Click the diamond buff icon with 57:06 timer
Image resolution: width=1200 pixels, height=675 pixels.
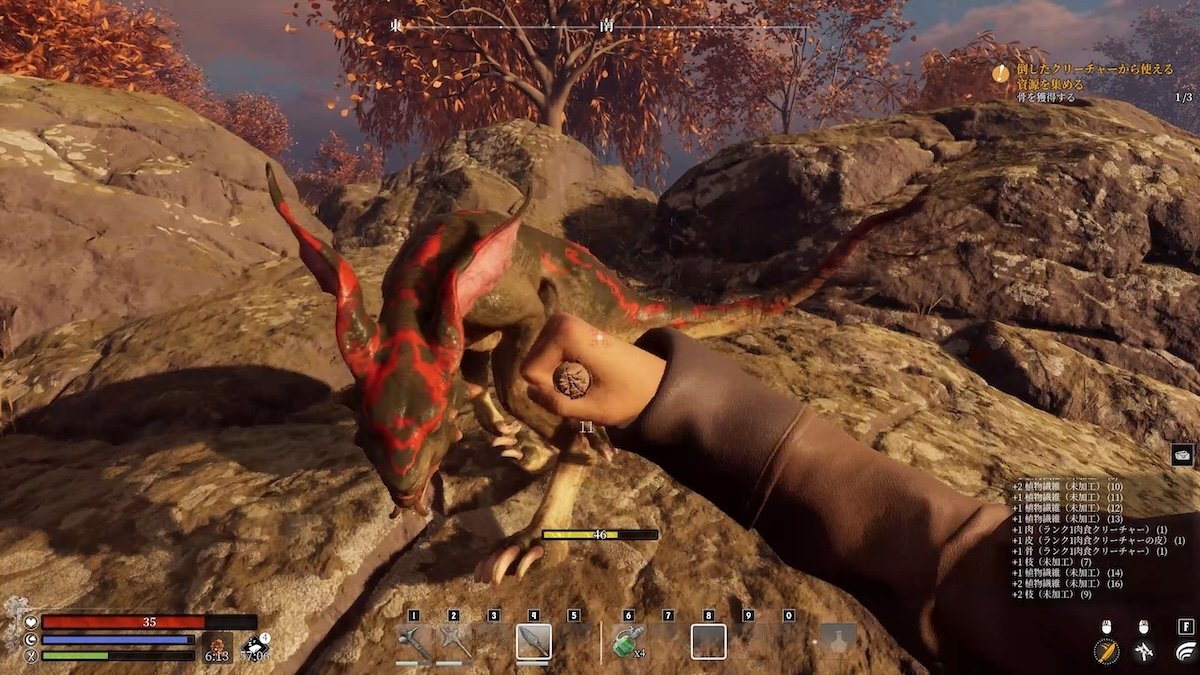pos(253,646)
